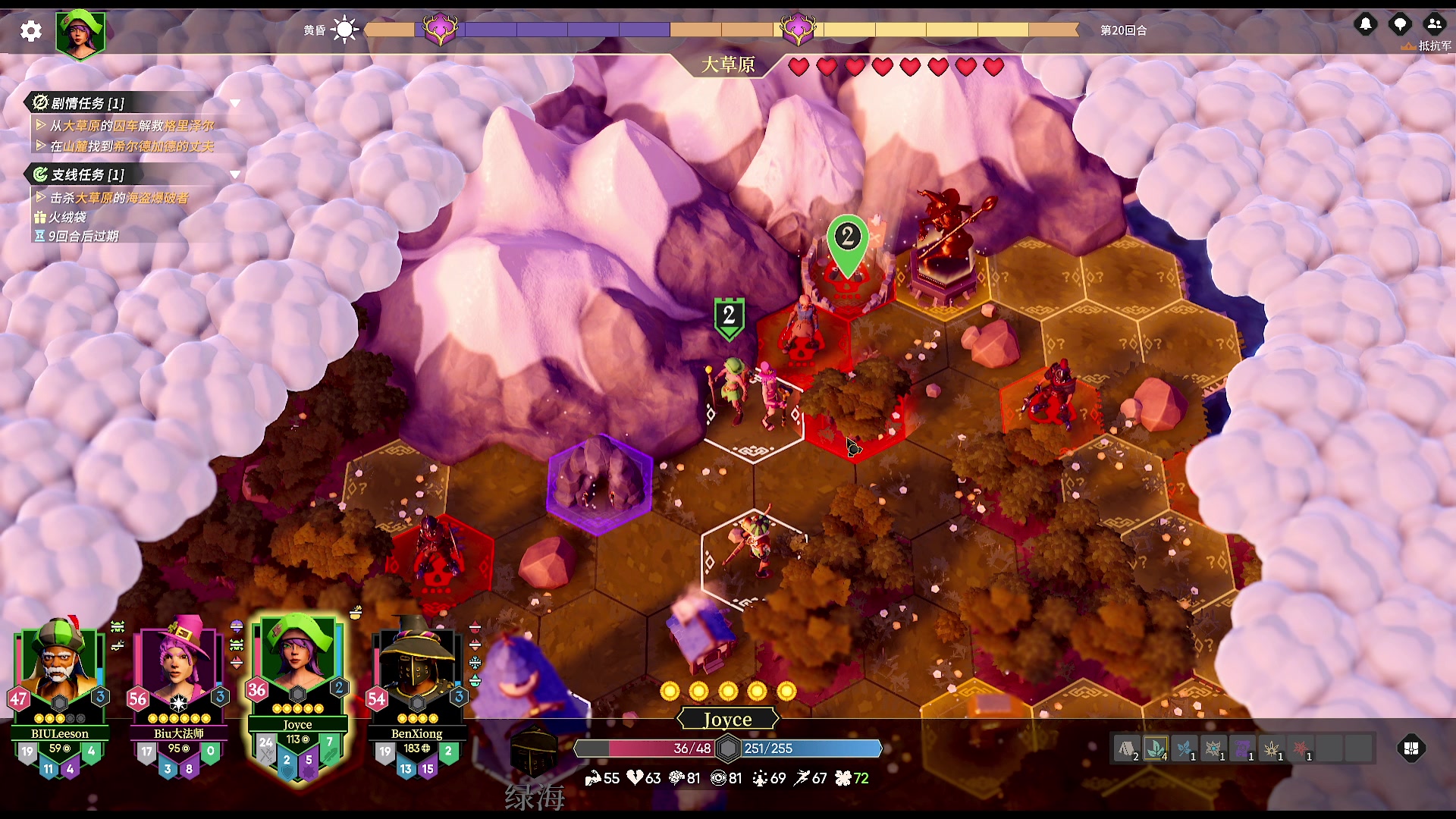Open the players list icon
Viewport: 1456px width, 819px height.
(x=1434, y=24)
